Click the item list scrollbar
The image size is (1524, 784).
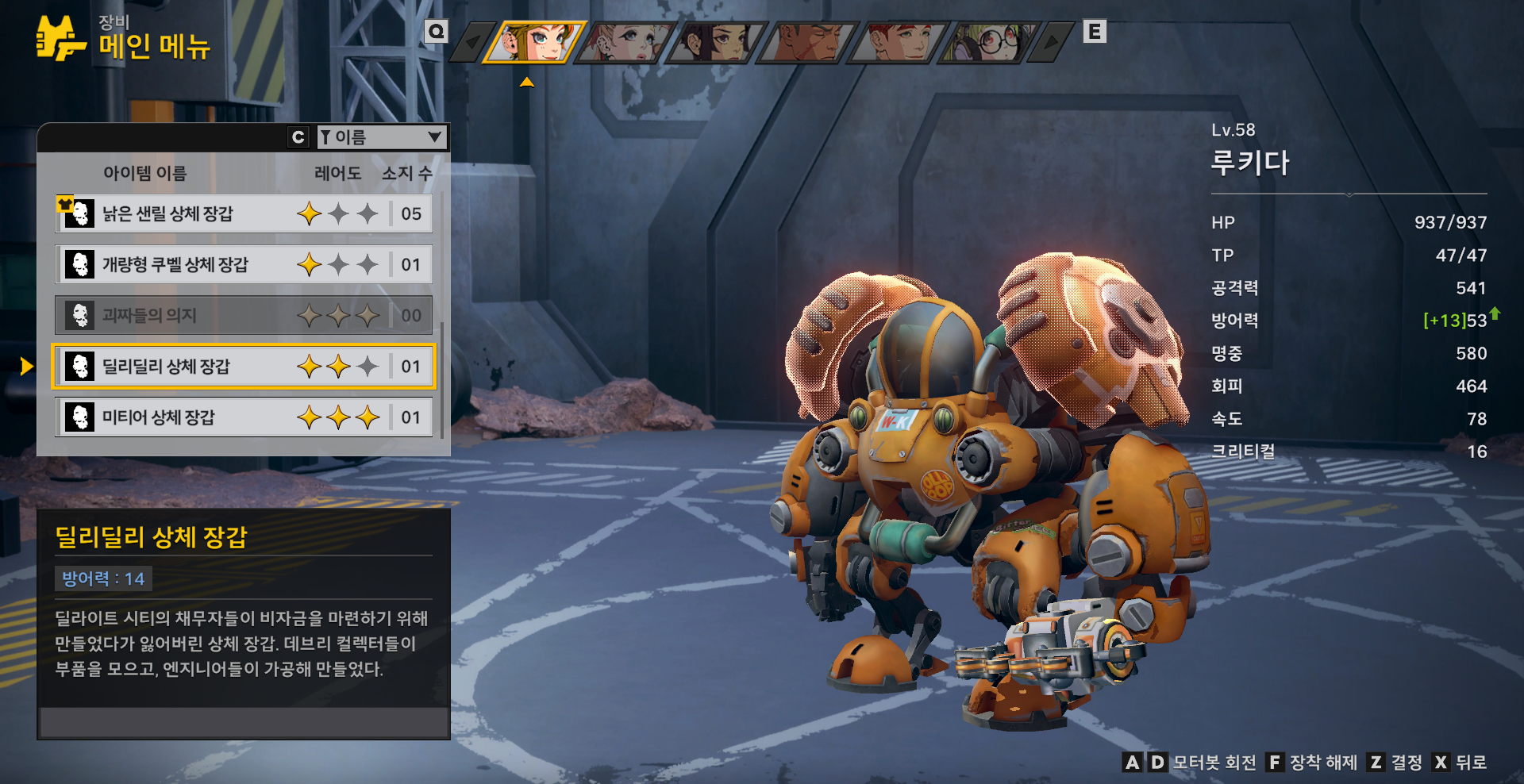pyautogui.click(x=442, y=381)
